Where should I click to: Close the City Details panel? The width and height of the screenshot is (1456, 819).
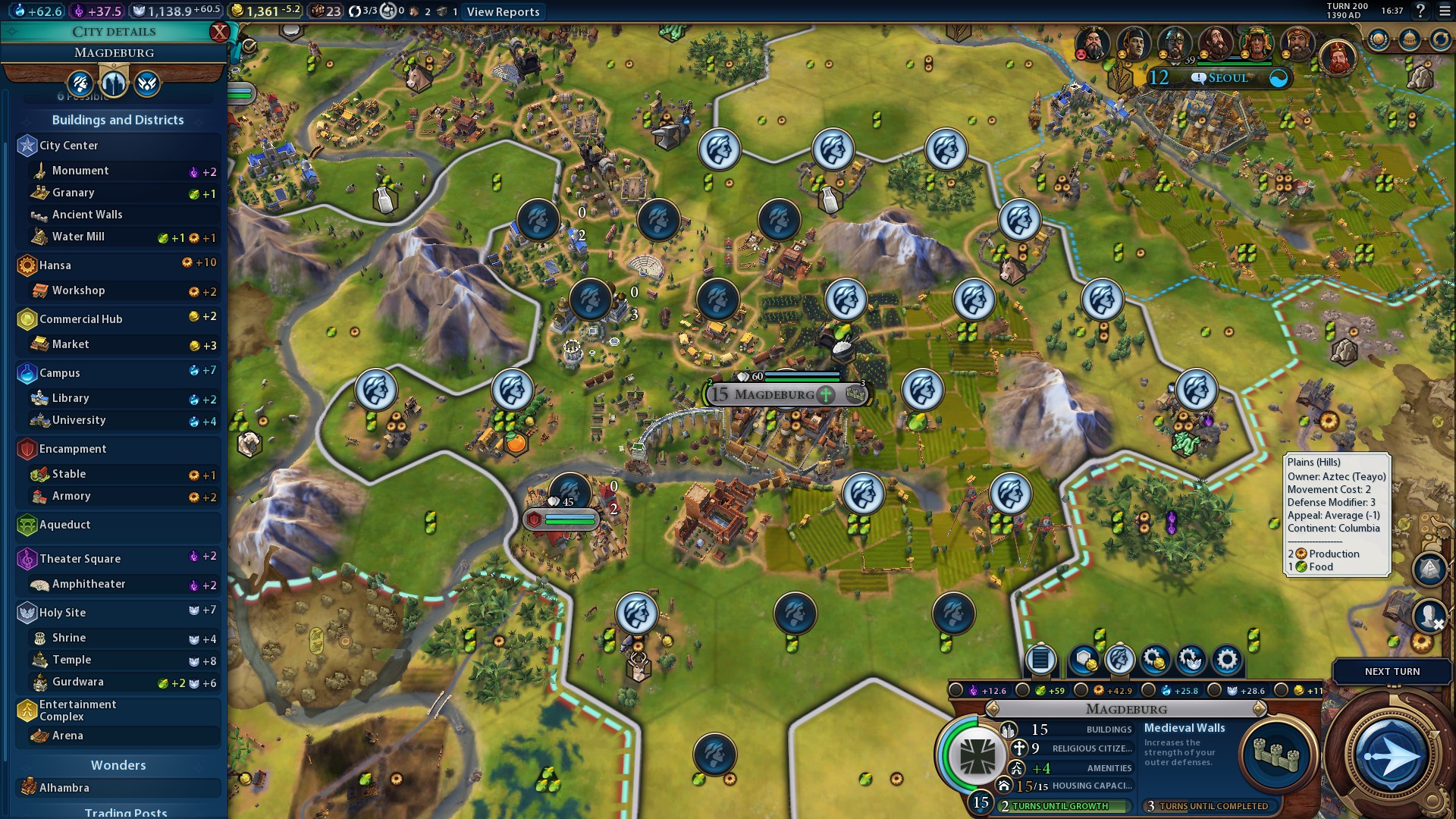[x=219, y=32]
